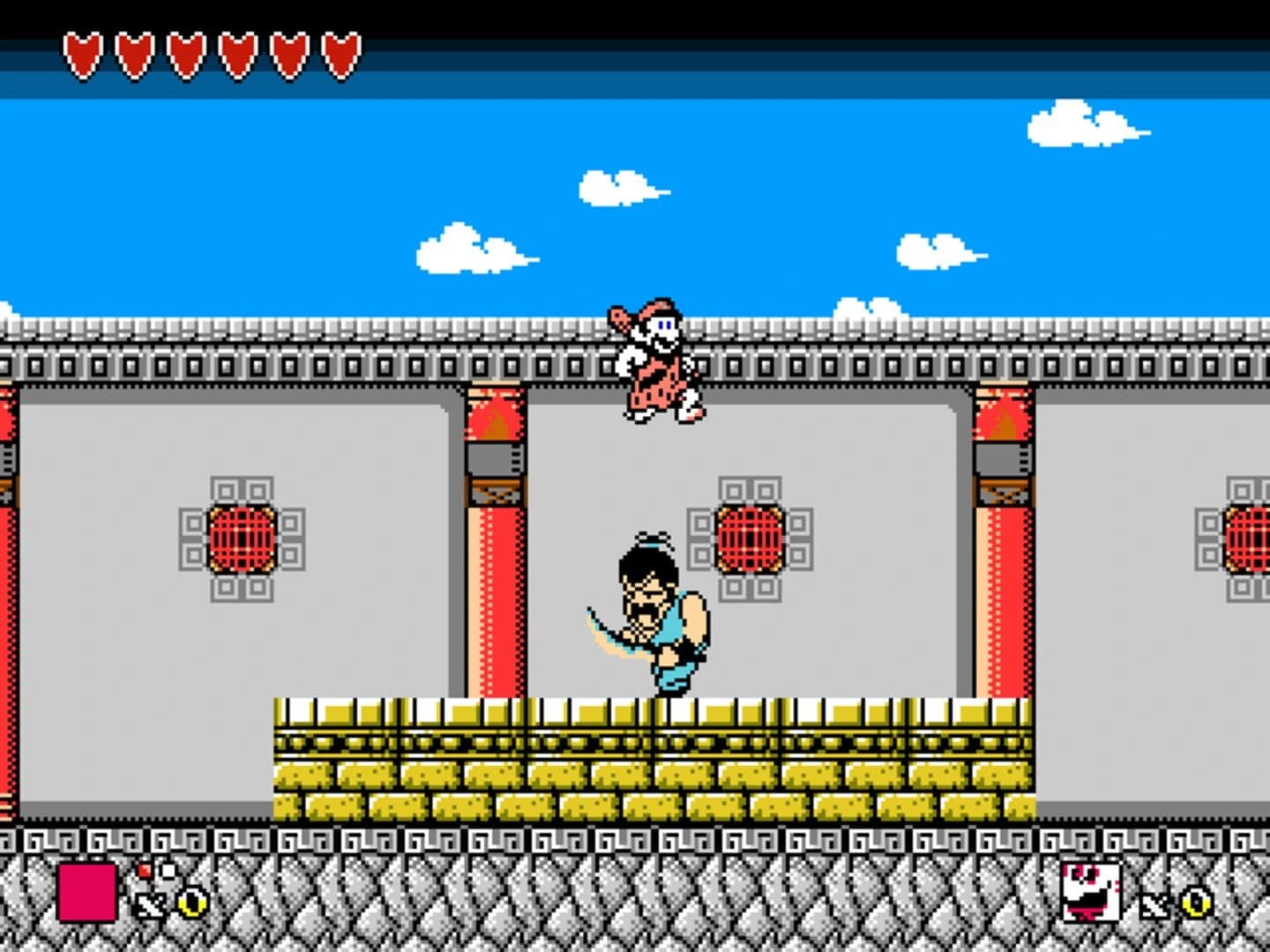Click the yellow zero counter in the right HUD
The height and width of the screenshot is (952, 1270).
click(1196, 902)
